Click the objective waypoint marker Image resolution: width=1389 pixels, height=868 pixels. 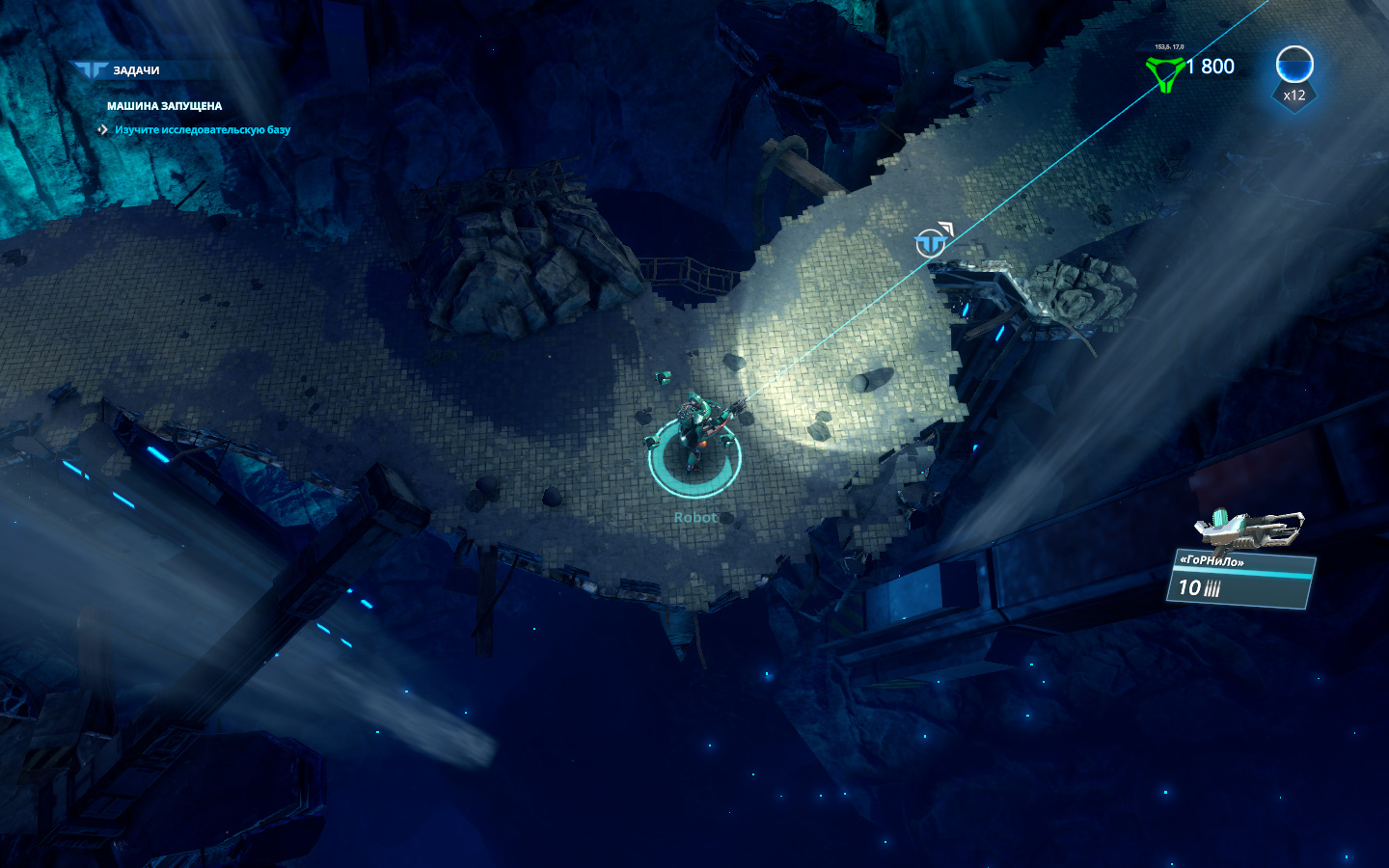point(931,242)
